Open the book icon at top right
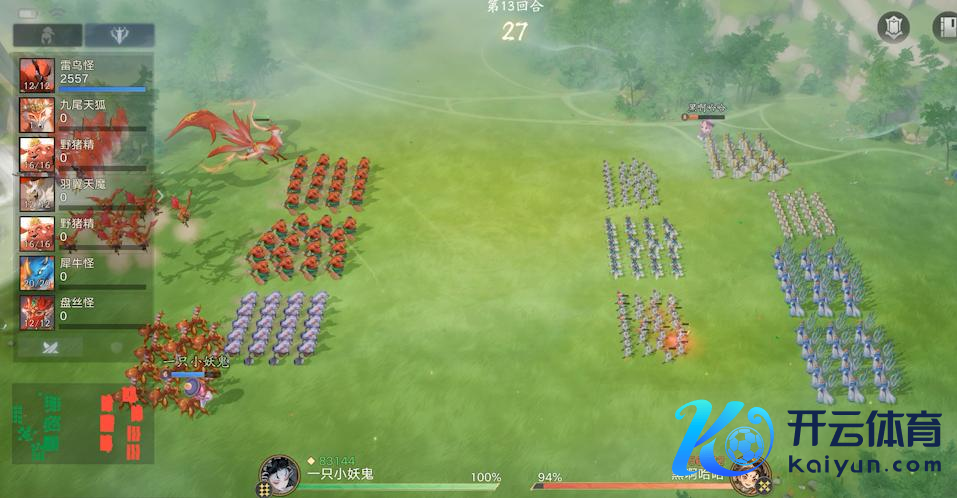Screen dimensions: 957x498 click(x=945, y=27)
